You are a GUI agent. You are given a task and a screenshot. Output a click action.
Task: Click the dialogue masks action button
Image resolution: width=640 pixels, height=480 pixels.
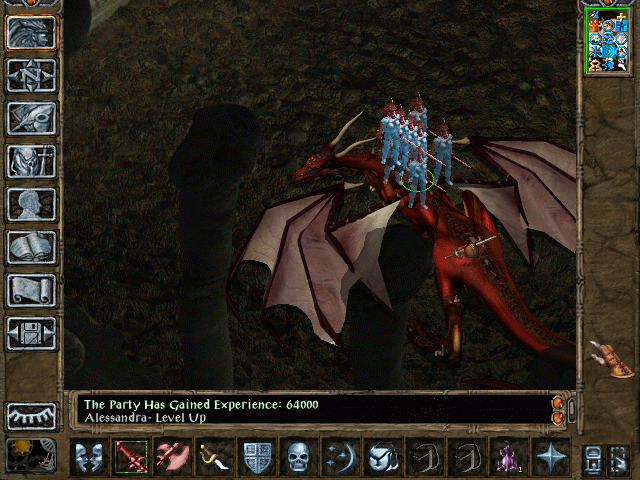(x=90, y=458)
